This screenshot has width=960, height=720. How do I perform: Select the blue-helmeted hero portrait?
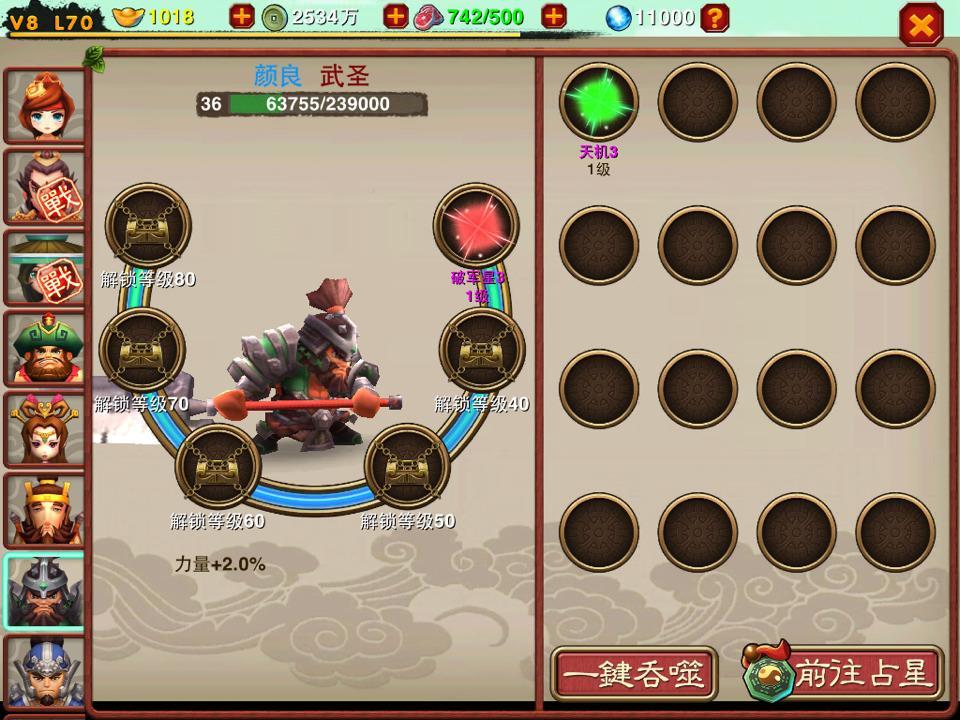point(45,673)
